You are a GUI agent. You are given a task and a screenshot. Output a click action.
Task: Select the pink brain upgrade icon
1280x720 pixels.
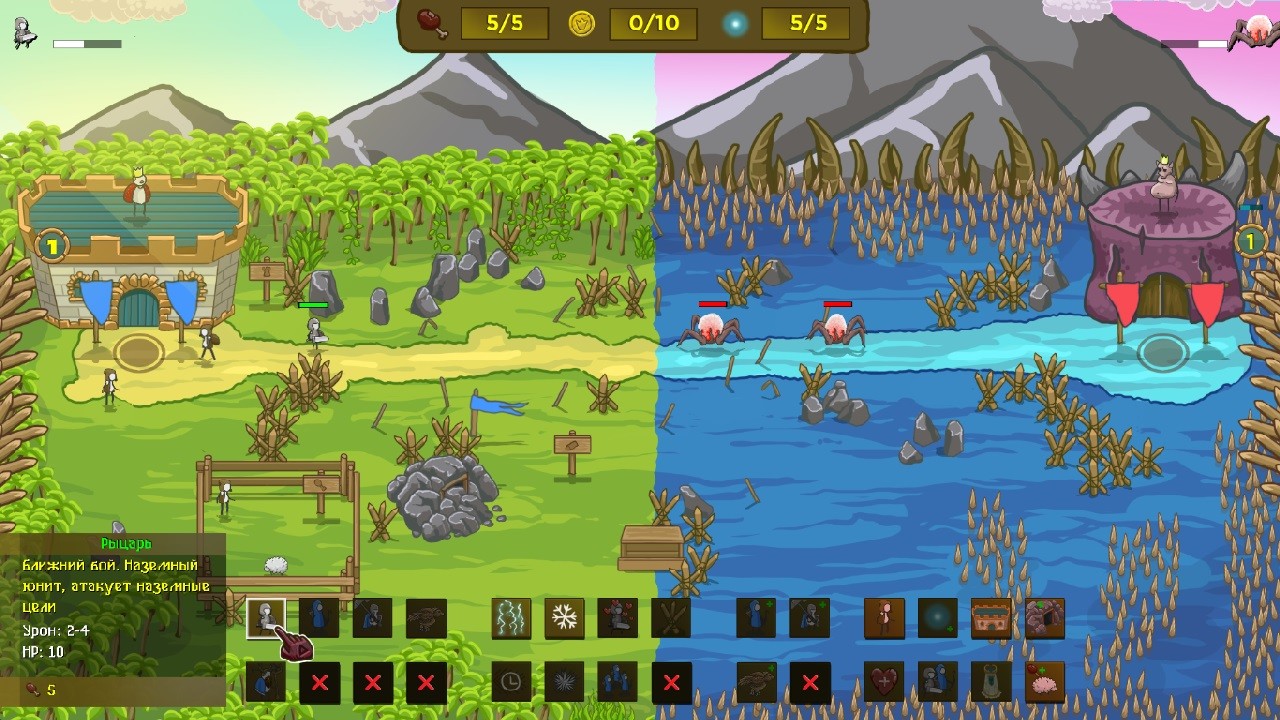point(1045,683)
